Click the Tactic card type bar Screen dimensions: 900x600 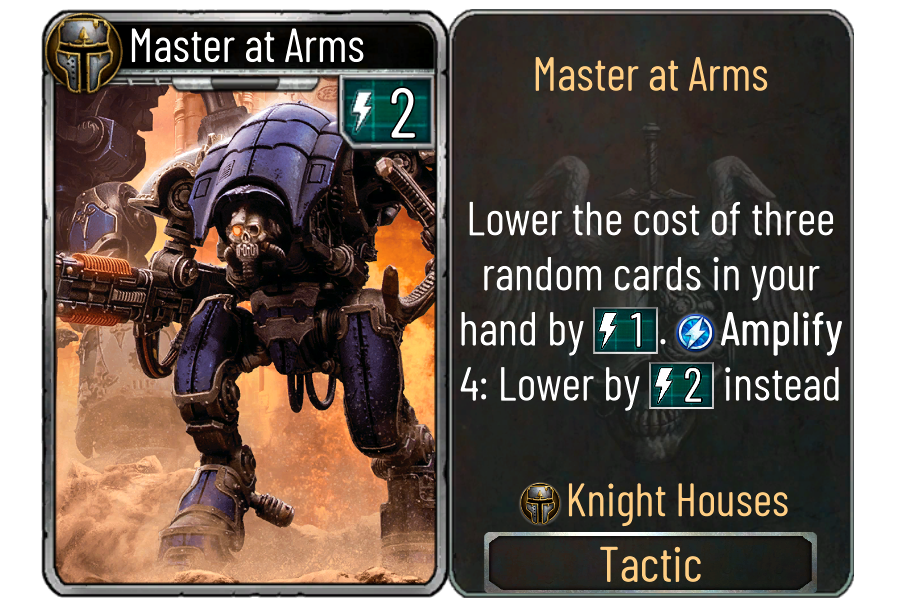[650, 563]
